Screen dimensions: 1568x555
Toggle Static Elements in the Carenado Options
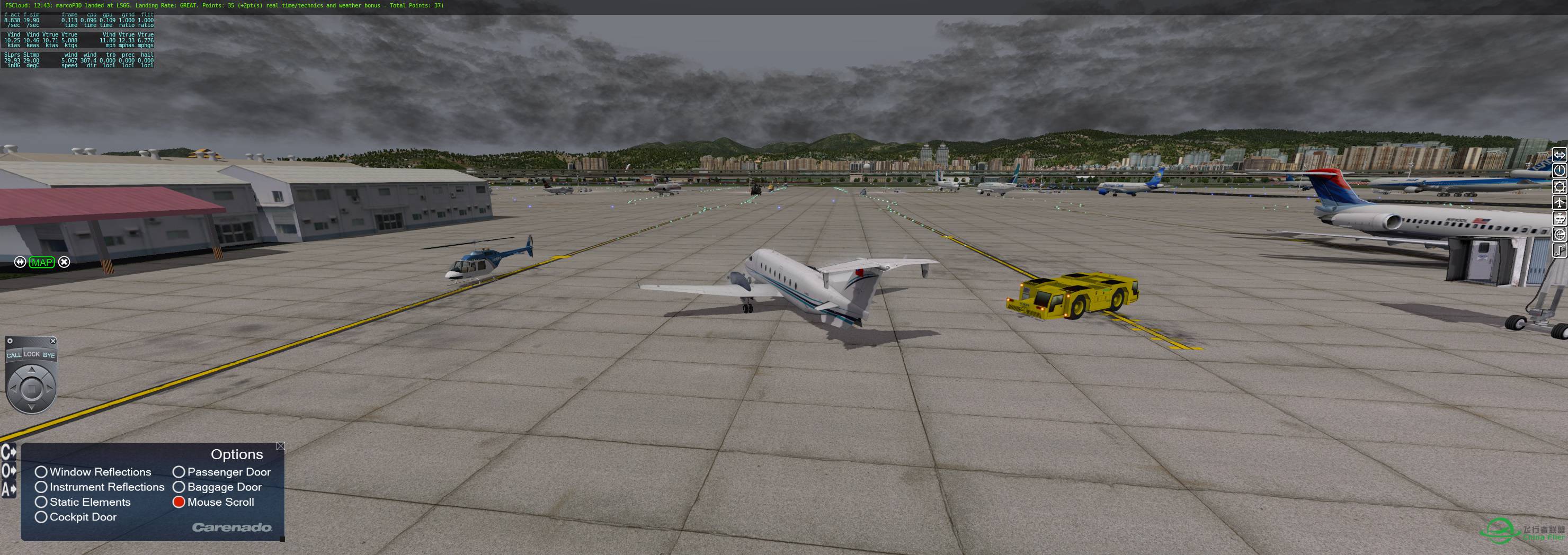tap(41, 502)
